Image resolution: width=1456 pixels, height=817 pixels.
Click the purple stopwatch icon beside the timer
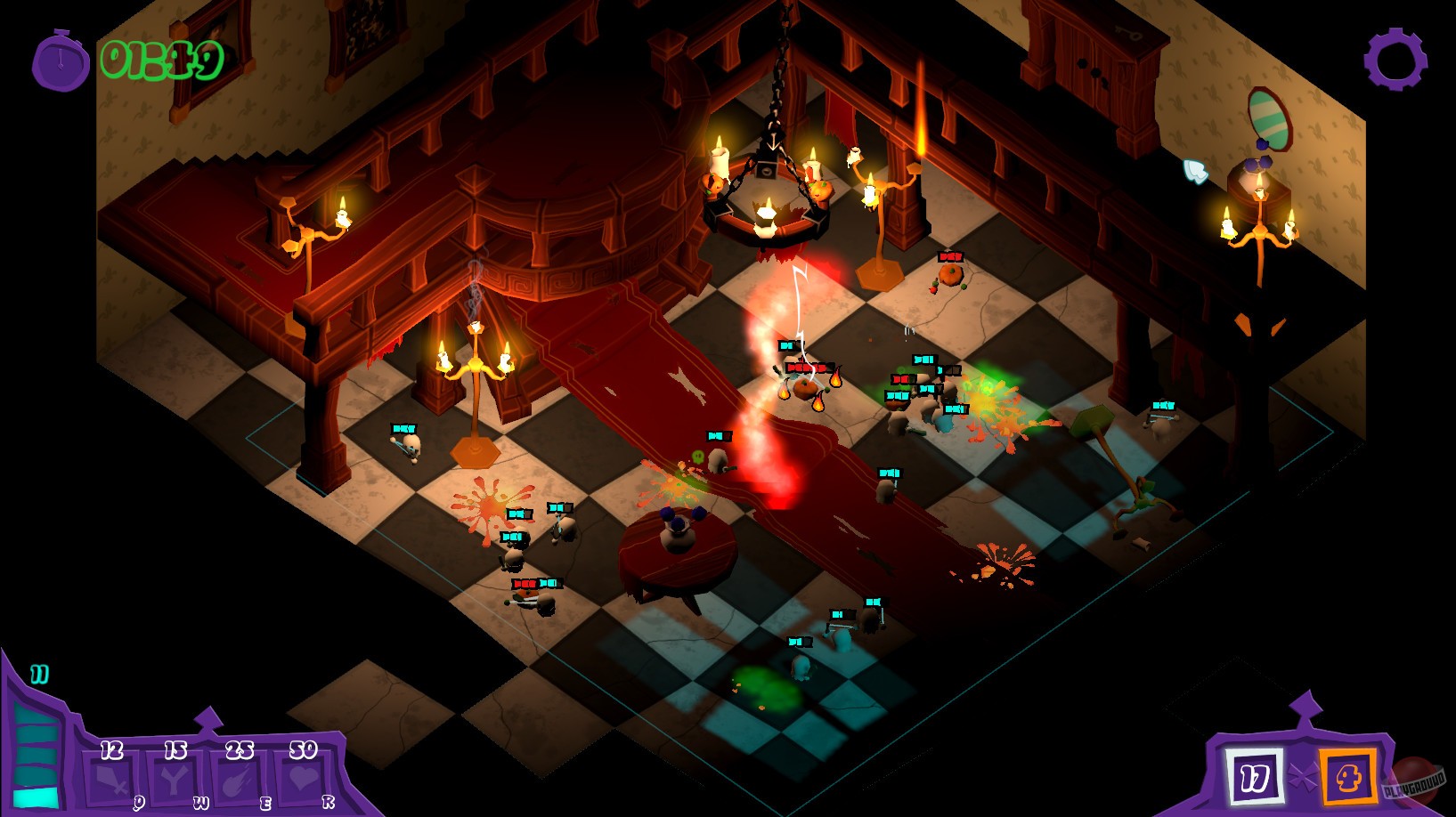pyautogui.click(x=60, y=58)
